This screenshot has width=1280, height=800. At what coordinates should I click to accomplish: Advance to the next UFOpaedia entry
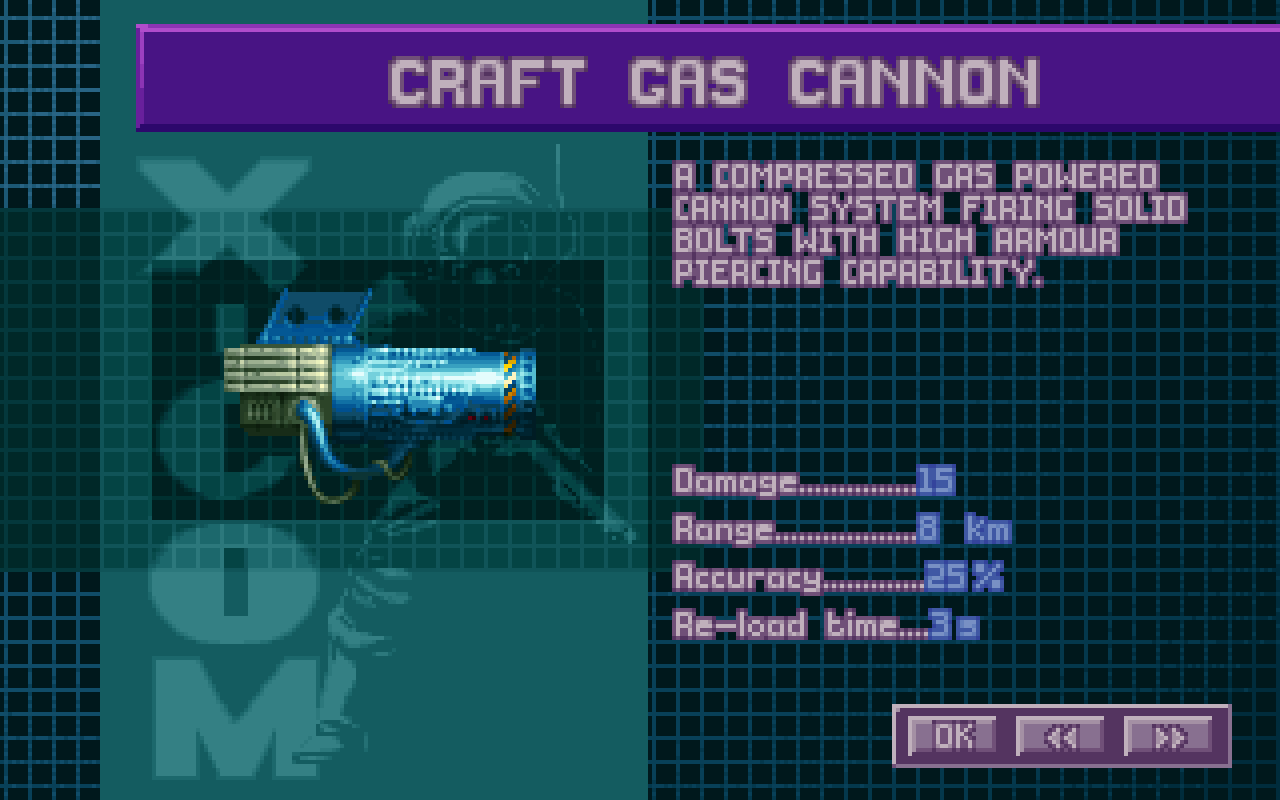[1168, 736]
